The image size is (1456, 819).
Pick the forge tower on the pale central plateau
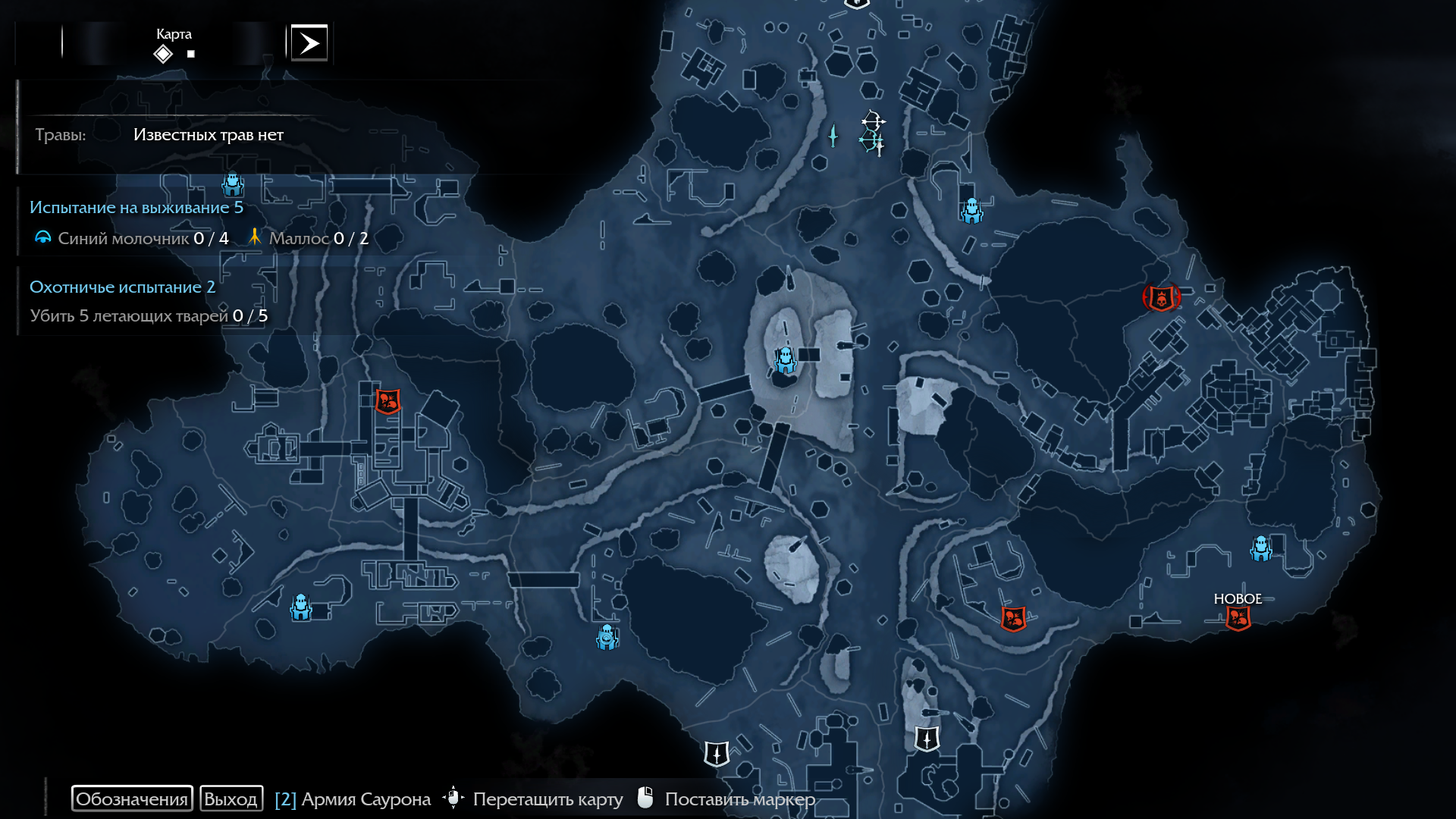(x=785, y=359)
